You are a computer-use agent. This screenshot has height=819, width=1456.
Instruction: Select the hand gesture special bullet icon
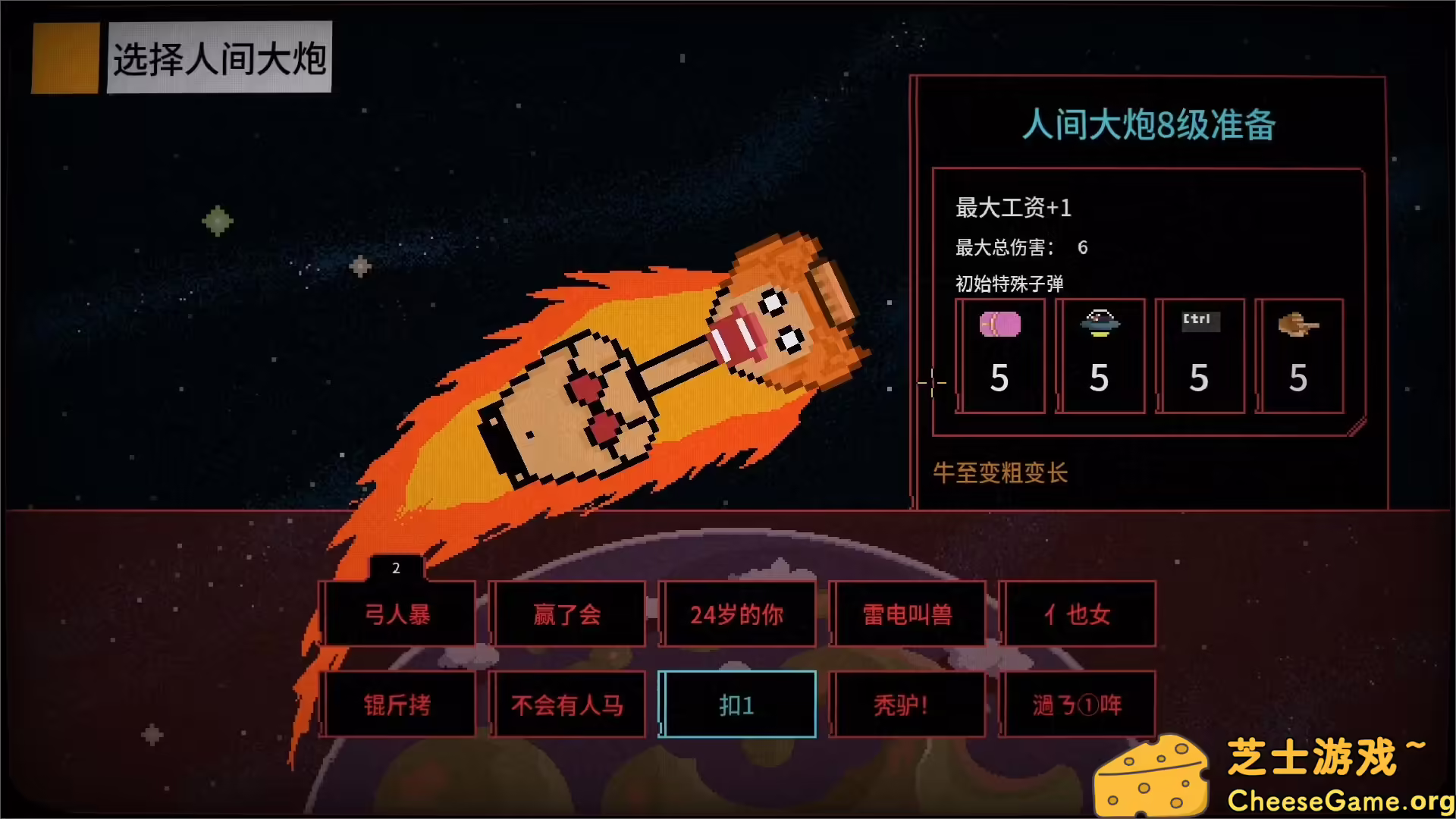[x=1300, y=355]
